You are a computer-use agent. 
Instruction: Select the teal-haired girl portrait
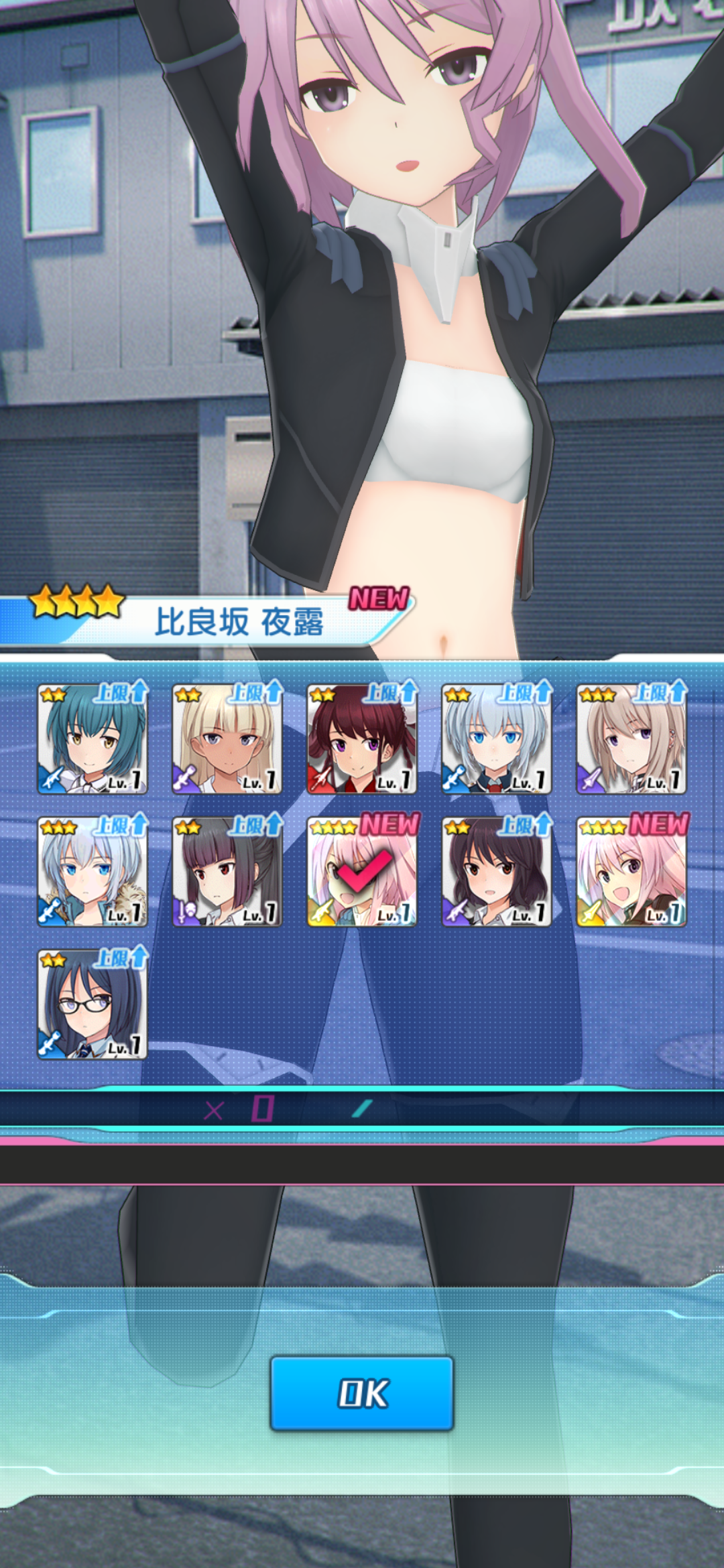93,739
